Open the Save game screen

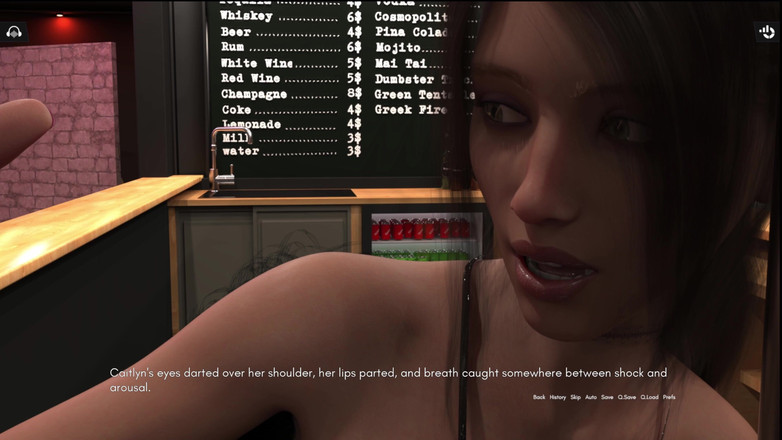(607, 397)
